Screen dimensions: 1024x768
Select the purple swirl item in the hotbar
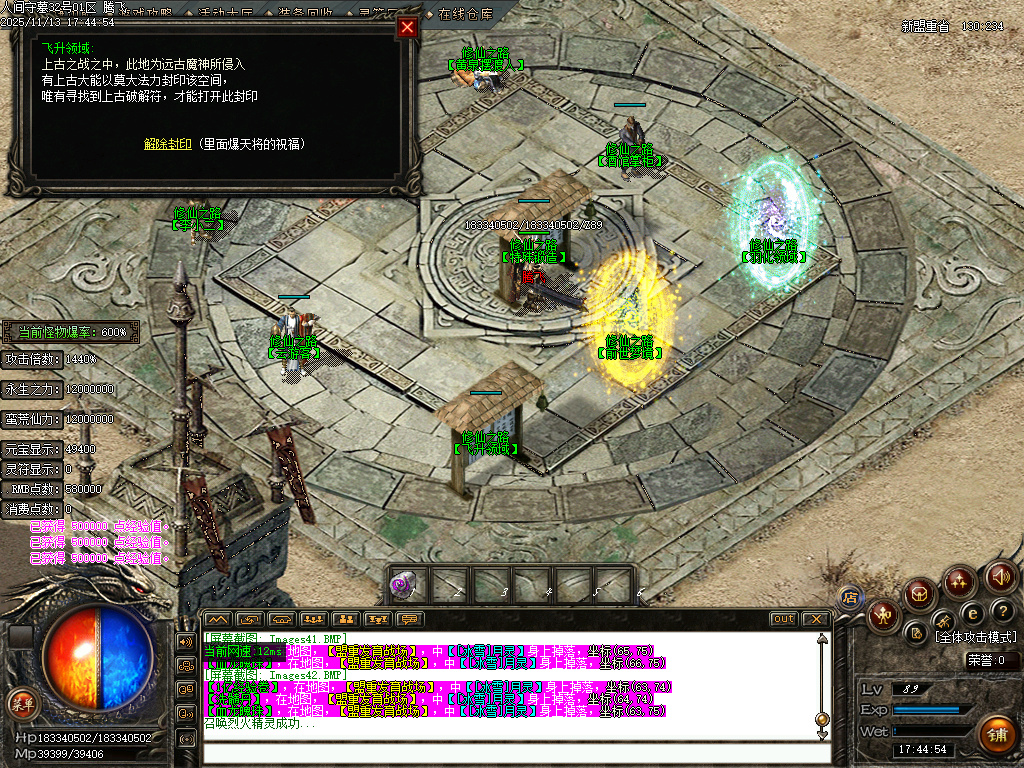point(403,584)
